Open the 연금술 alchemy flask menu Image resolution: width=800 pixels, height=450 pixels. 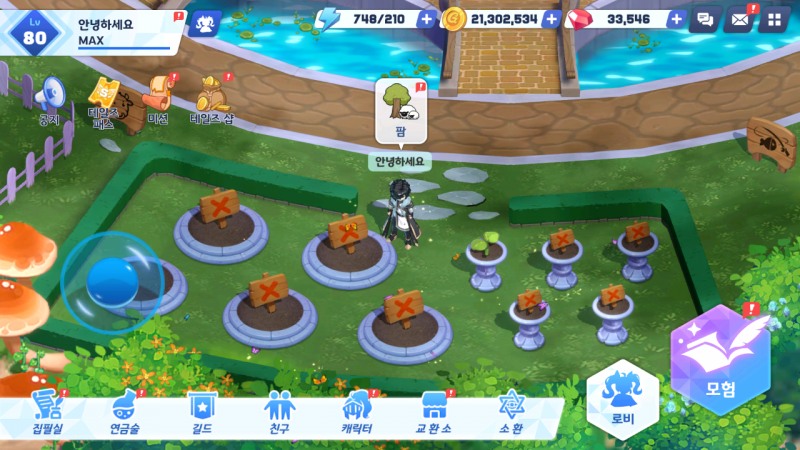124,411
